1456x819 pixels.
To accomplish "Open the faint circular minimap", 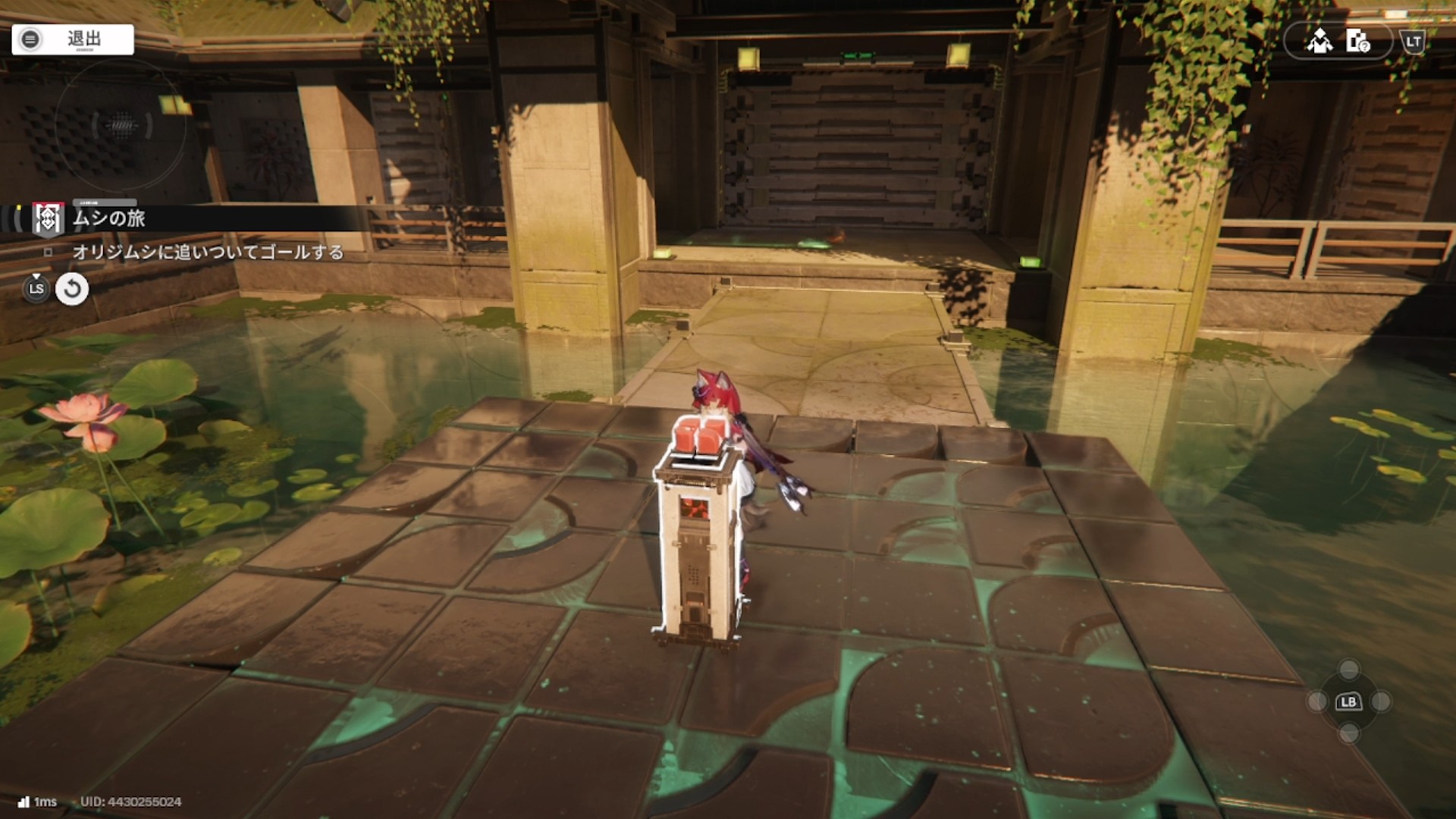I will pos(121,125).
